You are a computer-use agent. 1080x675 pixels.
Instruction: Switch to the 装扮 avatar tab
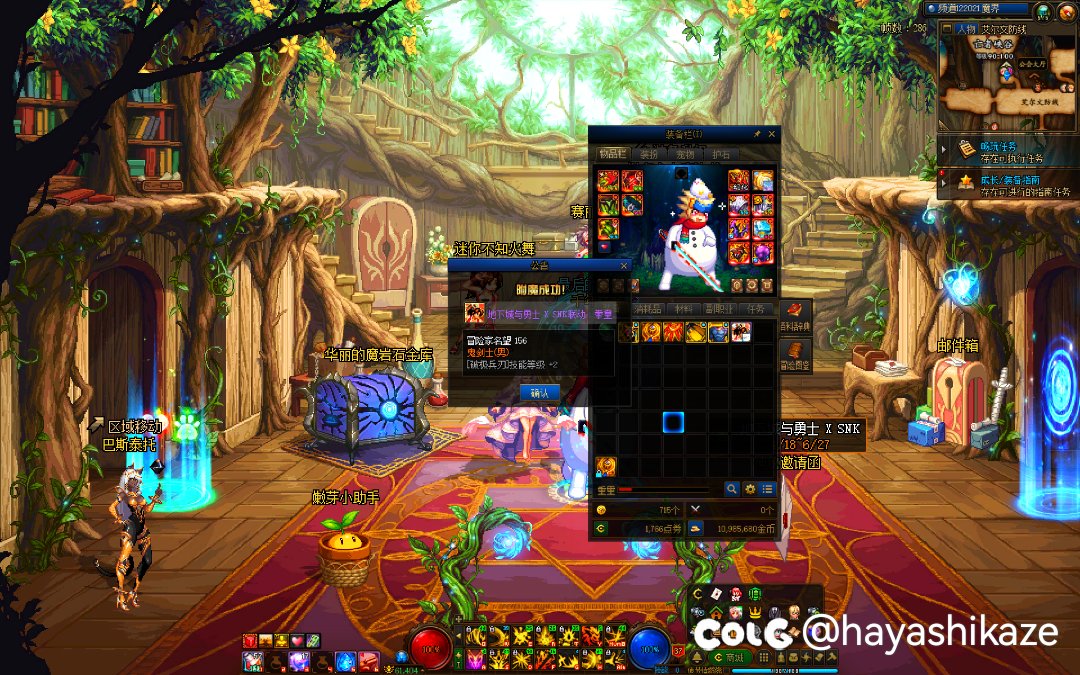pyautogui.click(x=649, y=154)
